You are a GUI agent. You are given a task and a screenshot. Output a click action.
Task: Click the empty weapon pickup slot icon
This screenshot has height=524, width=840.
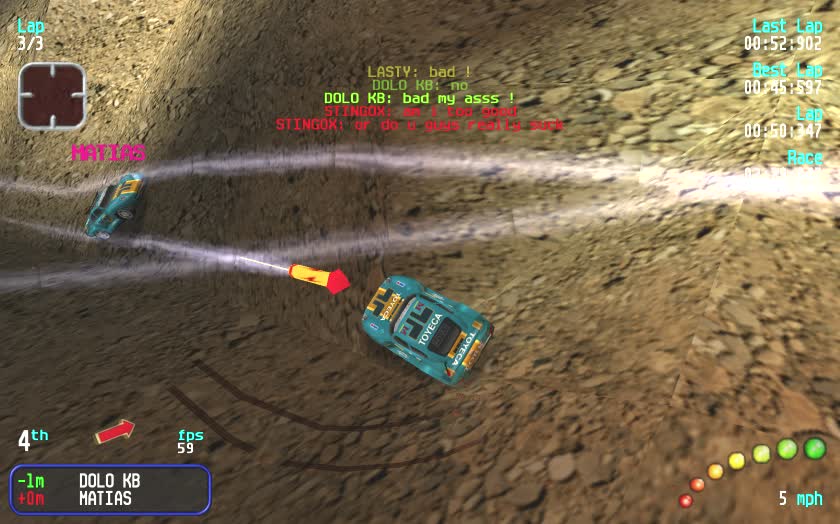52,96
